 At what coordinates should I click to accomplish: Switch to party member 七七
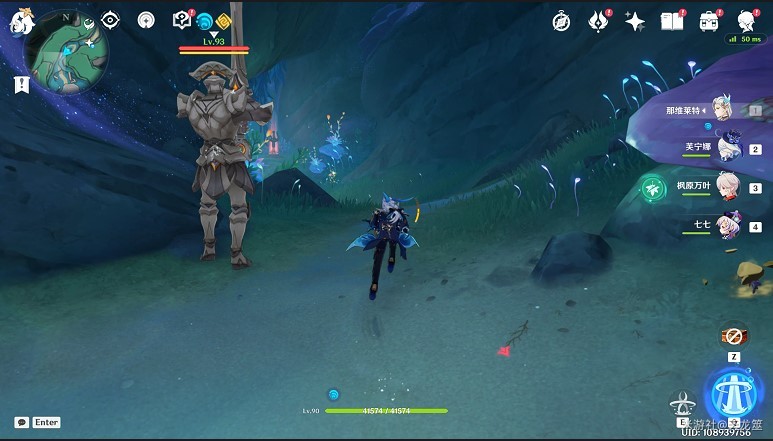tap(728, 224)
